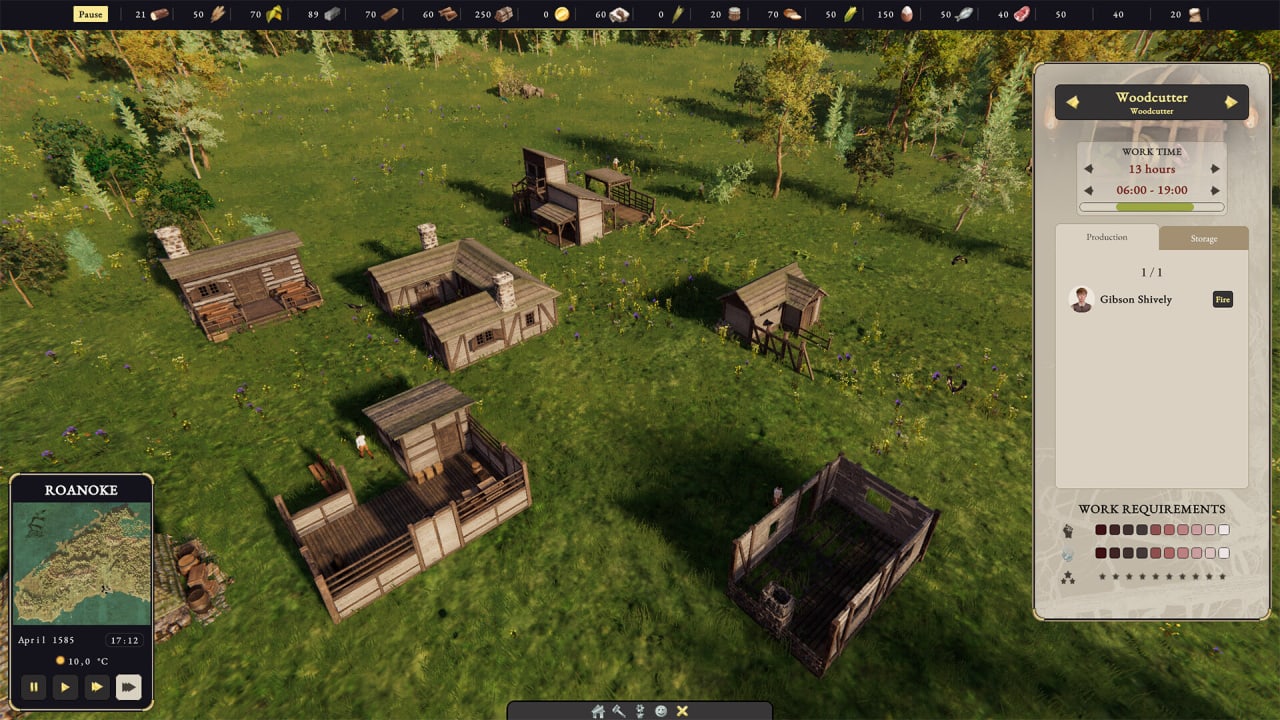Pause time with the minimap pause button
The image size is (1280, 720).
pos(34,687)
